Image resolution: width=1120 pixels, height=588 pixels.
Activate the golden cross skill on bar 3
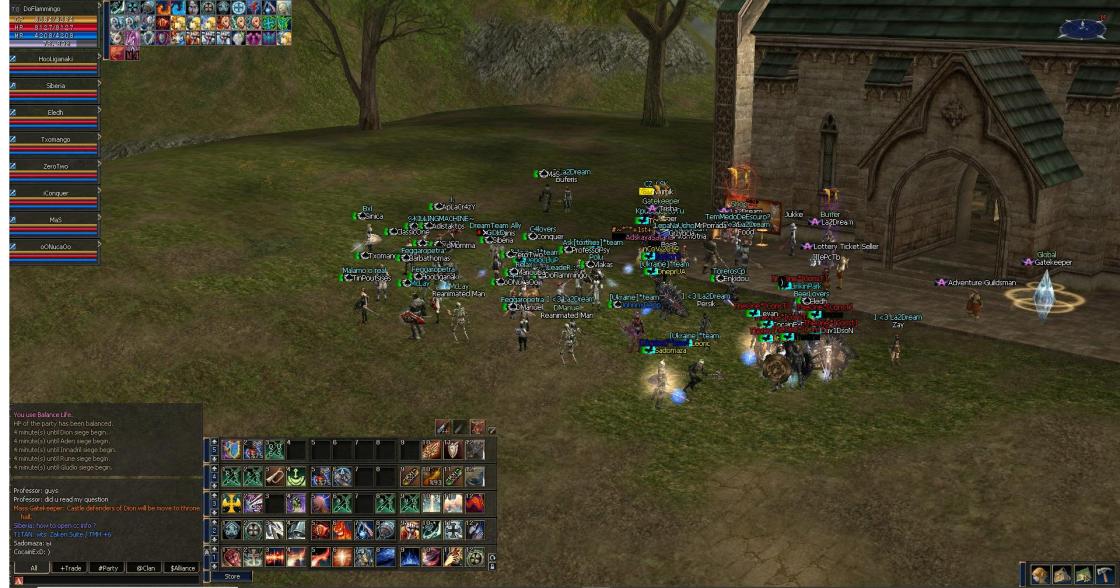point(231,503)
